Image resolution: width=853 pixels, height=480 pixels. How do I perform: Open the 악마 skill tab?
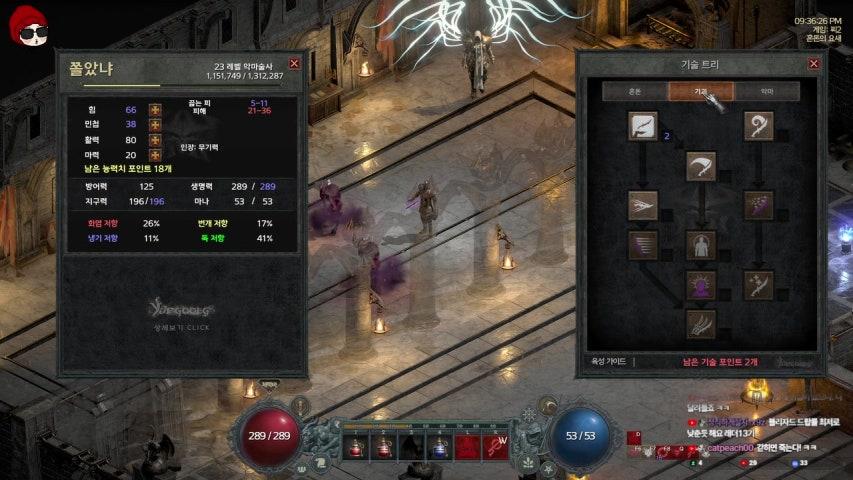click(x=767, y=91)
